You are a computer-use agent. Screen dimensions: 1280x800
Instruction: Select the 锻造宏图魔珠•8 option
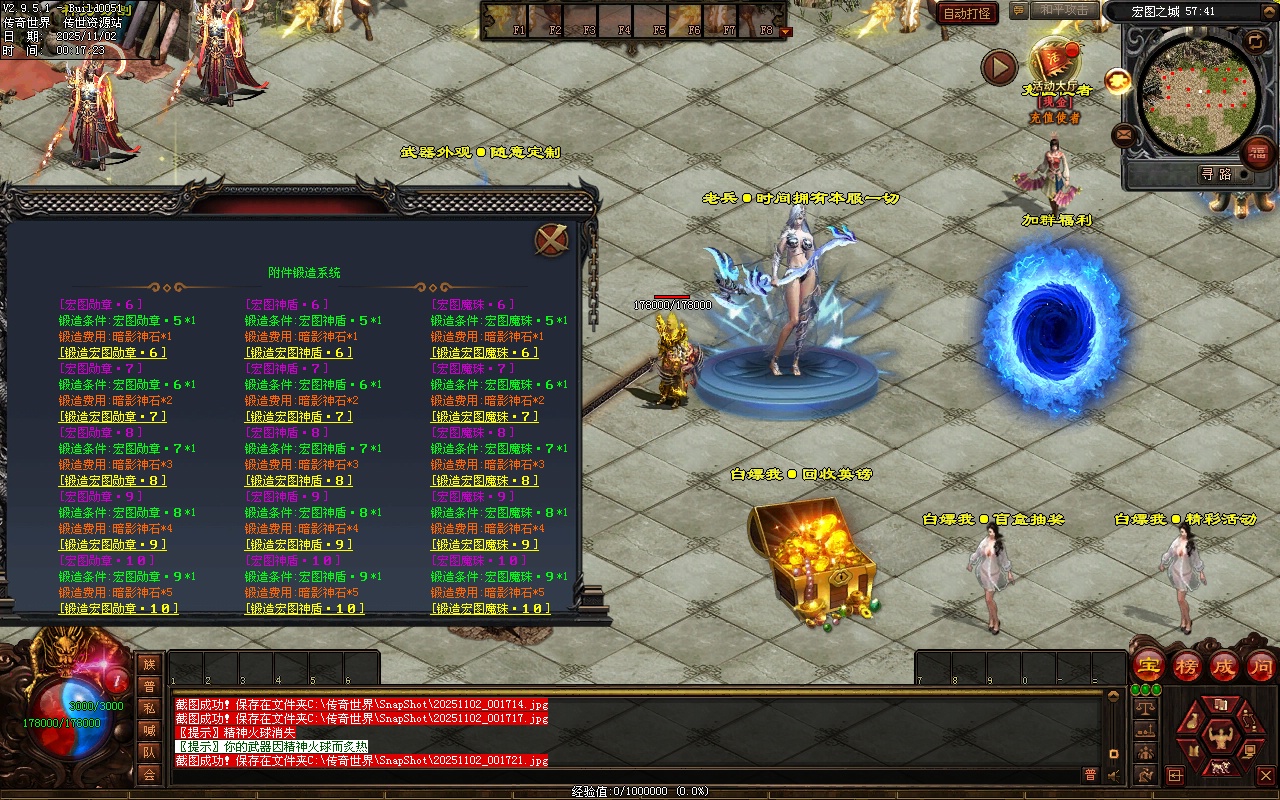tap(485, 481)
